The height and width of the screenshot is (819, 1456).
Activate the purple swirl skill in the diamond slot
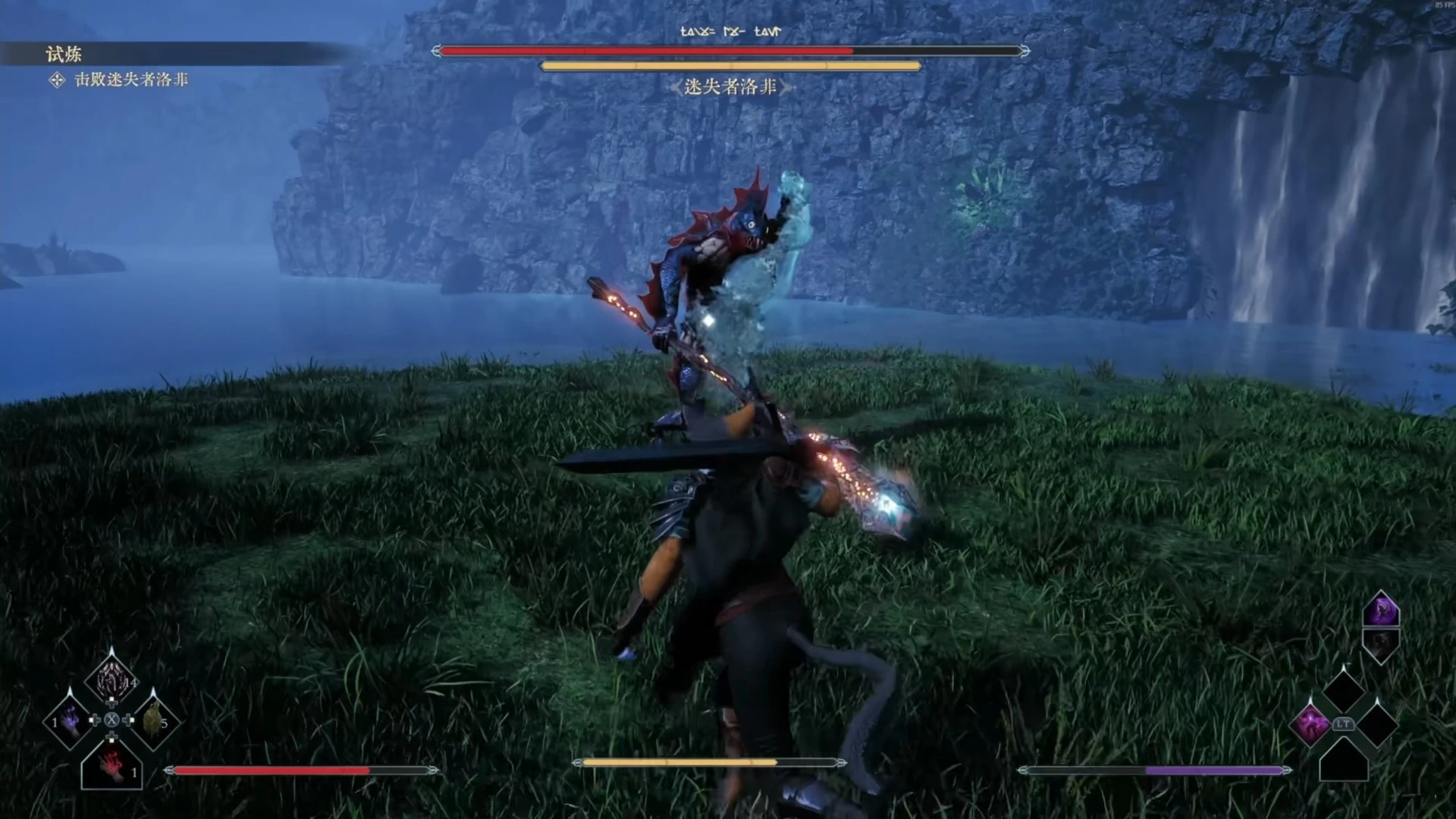1311,724
